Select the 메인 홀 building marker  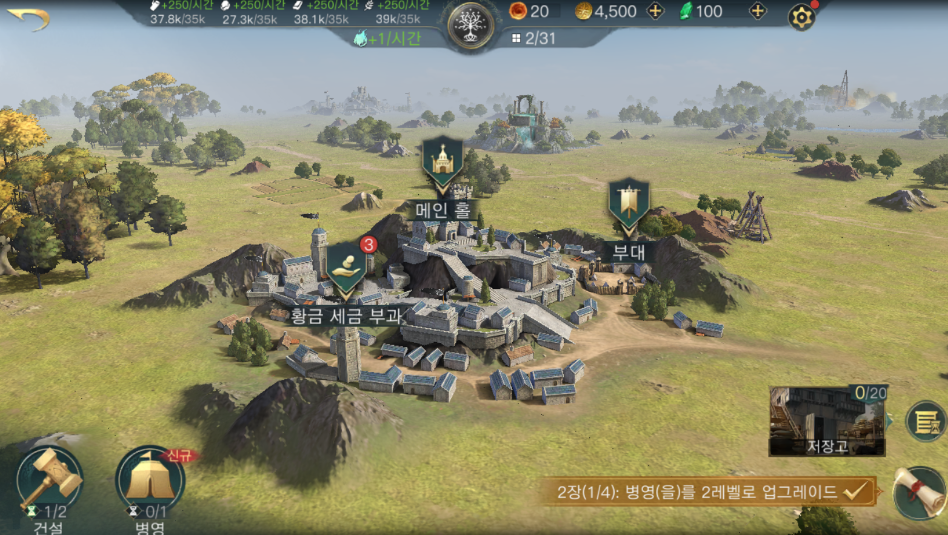[441, 164]
